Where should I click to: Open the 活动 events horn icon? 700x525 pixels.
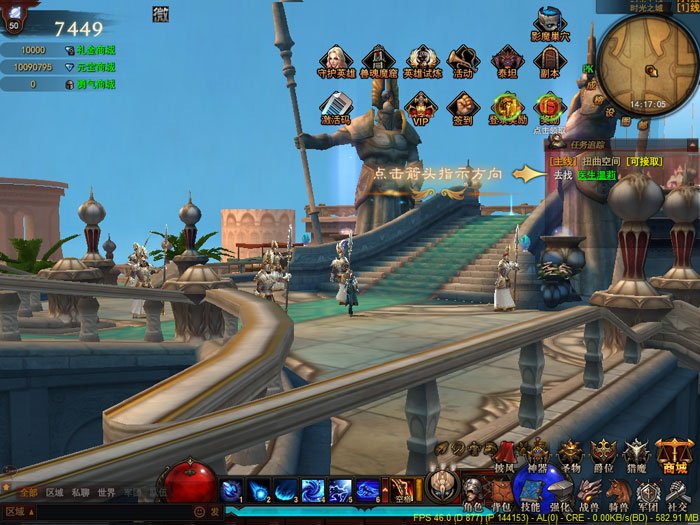coord(463,59)
